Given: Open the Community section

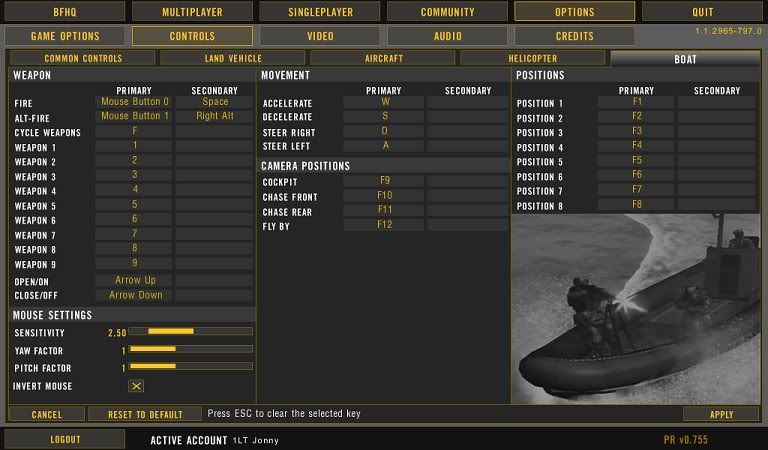Looking at the screenshot, I should pyautogui.click(x=447, y=12).
